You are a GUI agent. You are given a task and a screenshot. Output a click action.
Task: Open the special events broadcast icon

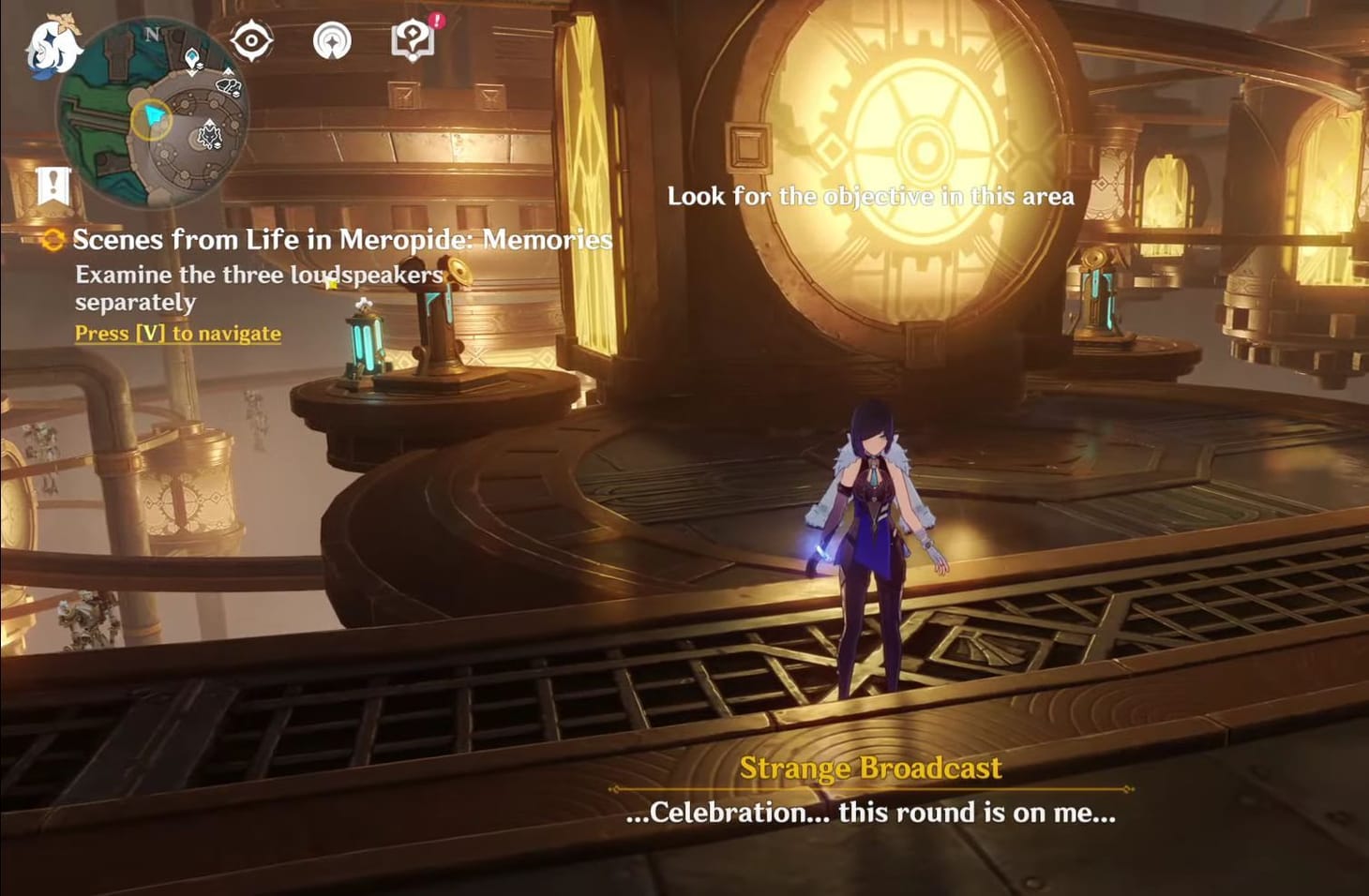coord(333,39)
